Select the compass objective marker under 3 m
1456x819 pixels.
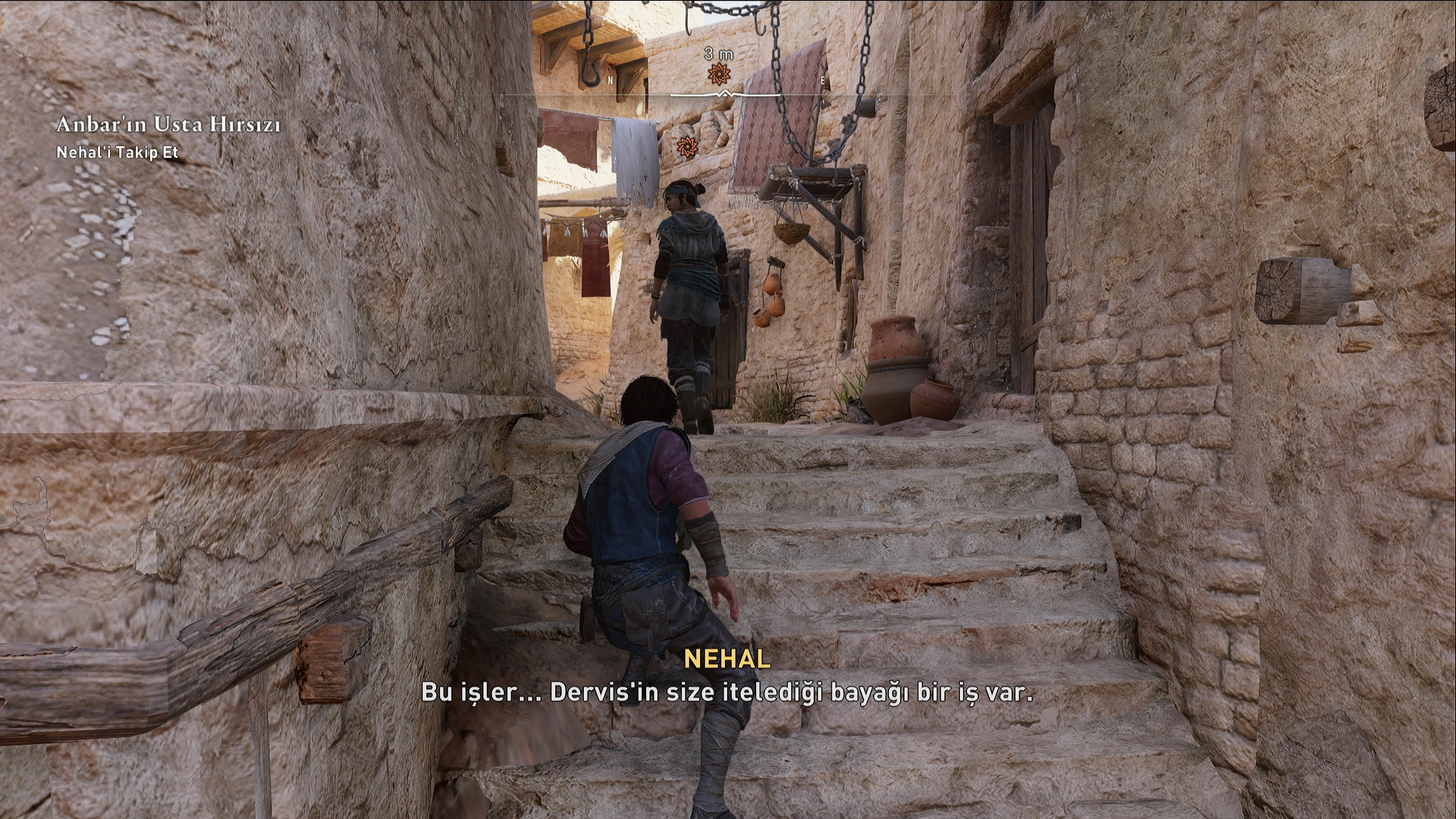(x=718, y=74)
